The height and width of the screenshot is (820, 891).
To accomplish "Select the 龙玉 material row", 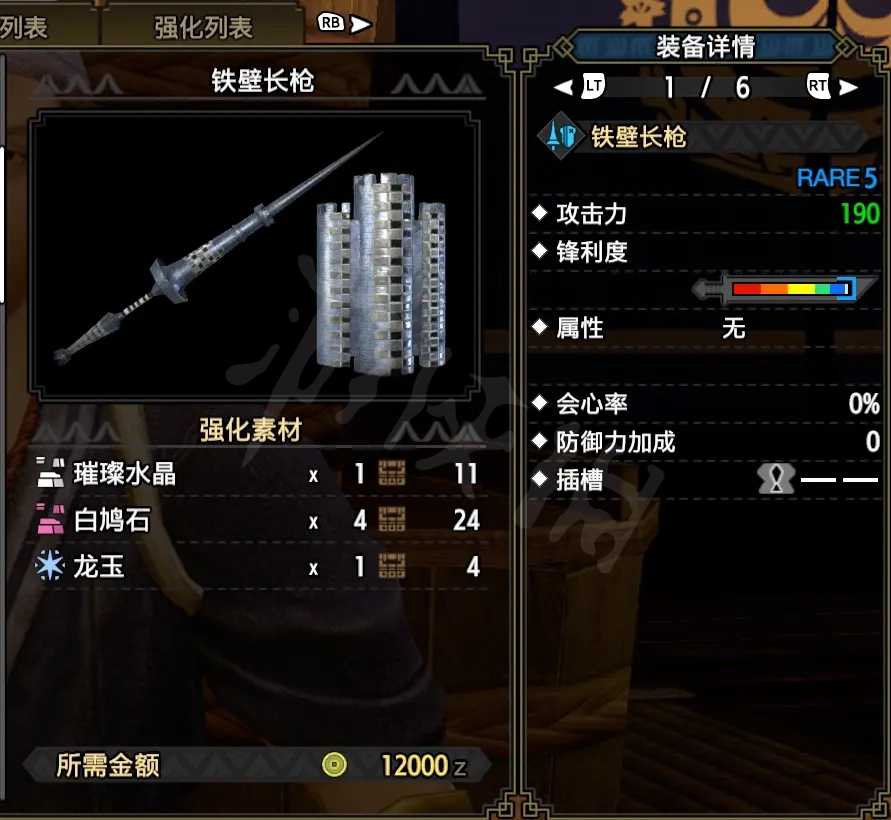I will (258, 567).
